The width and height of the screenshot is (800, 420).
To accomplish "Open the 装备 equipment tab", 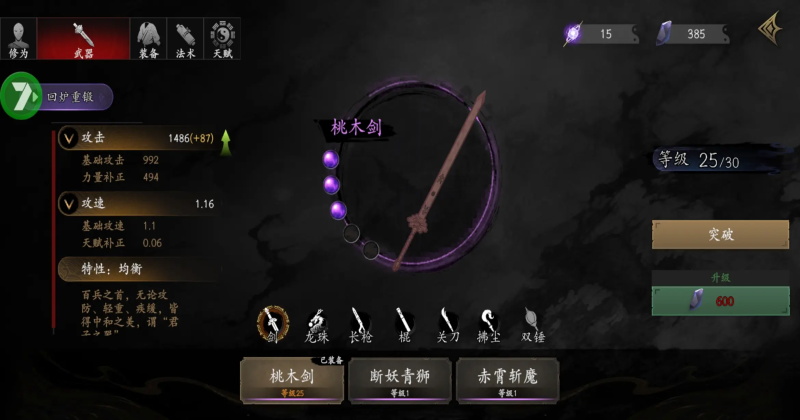I will pos(147,38).
